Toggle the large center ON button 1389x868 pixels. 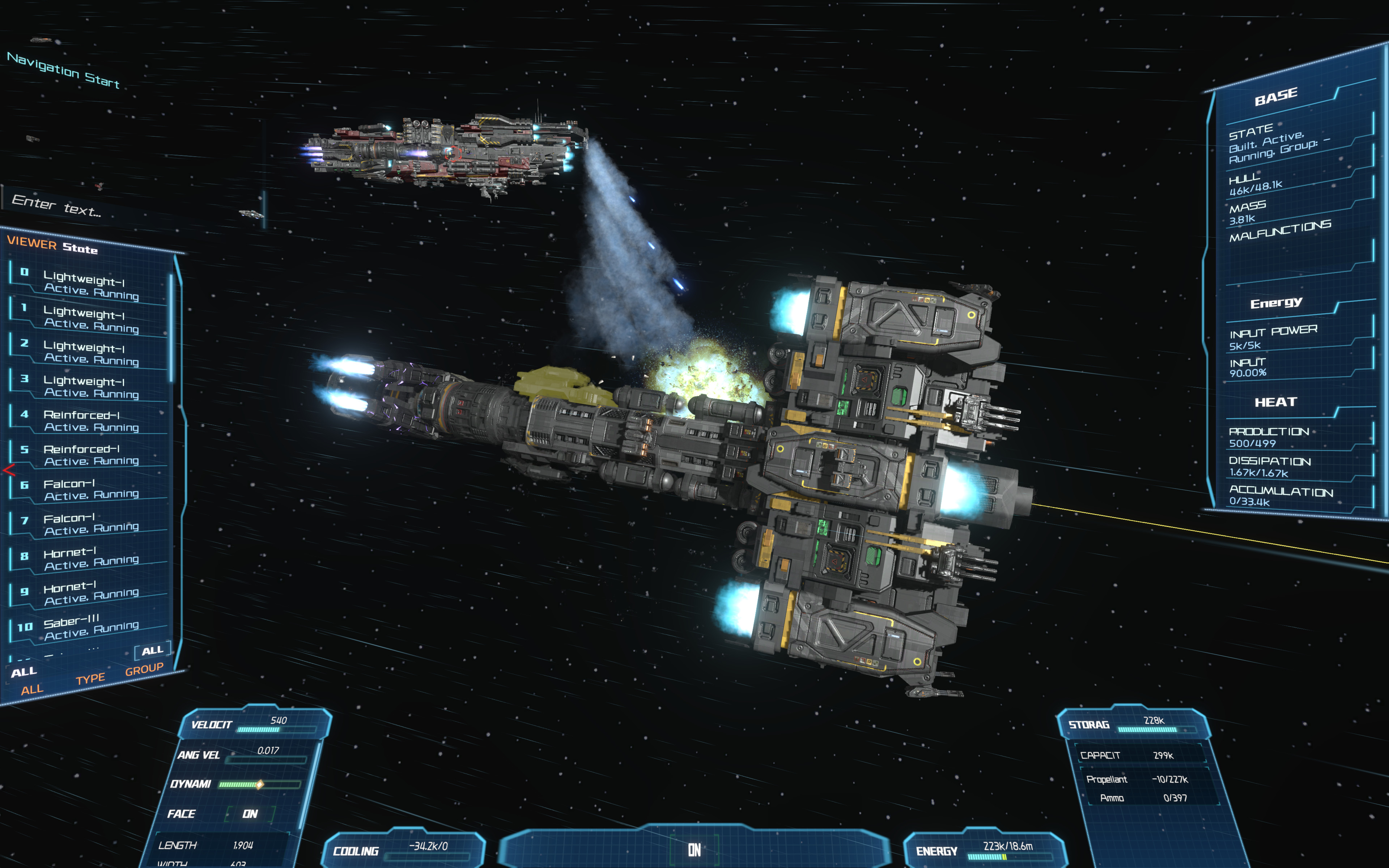(x=694, y=850)
